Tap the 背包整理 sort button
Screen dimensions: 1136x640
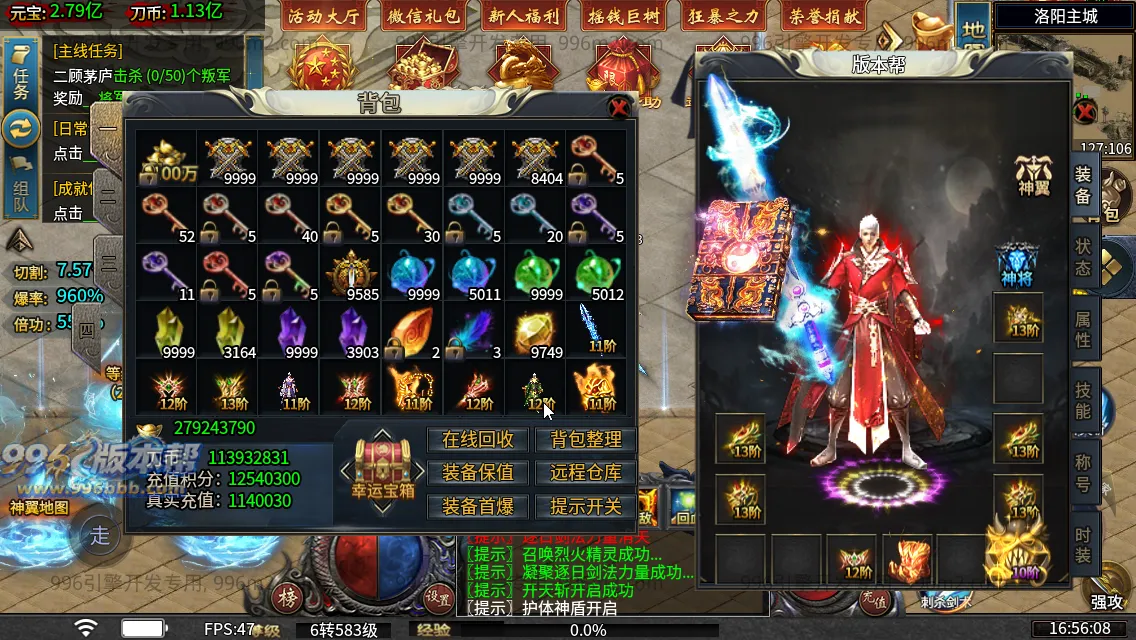586,439
